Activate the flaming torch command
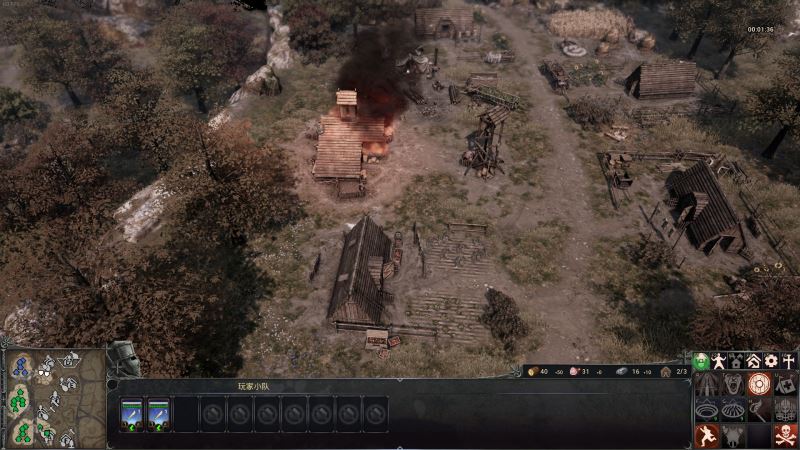 coord(759,410)
